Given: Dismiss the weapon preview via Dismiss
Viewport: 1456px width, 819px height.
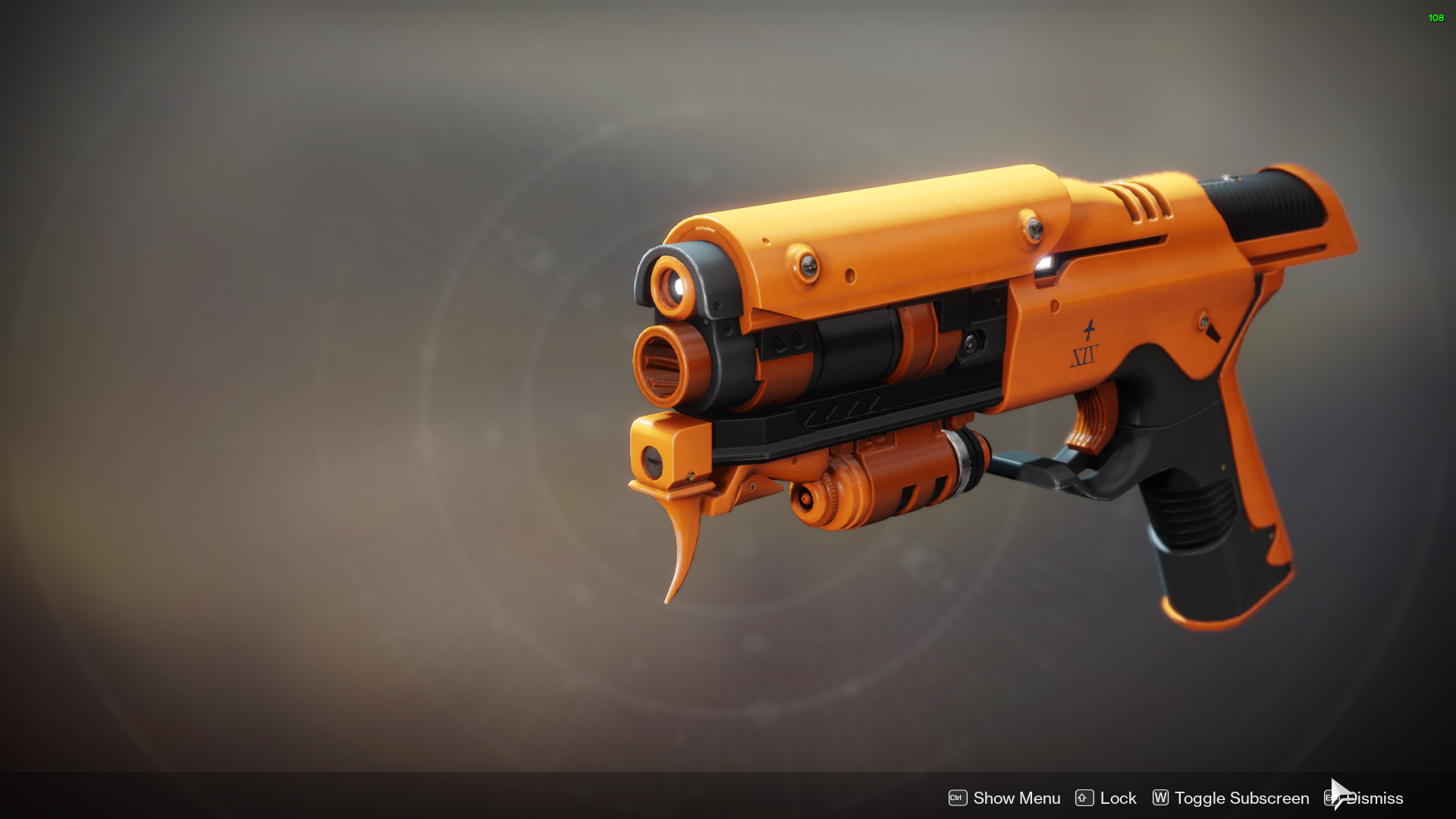Looking at the screenshot, I should coord(1375,798).
